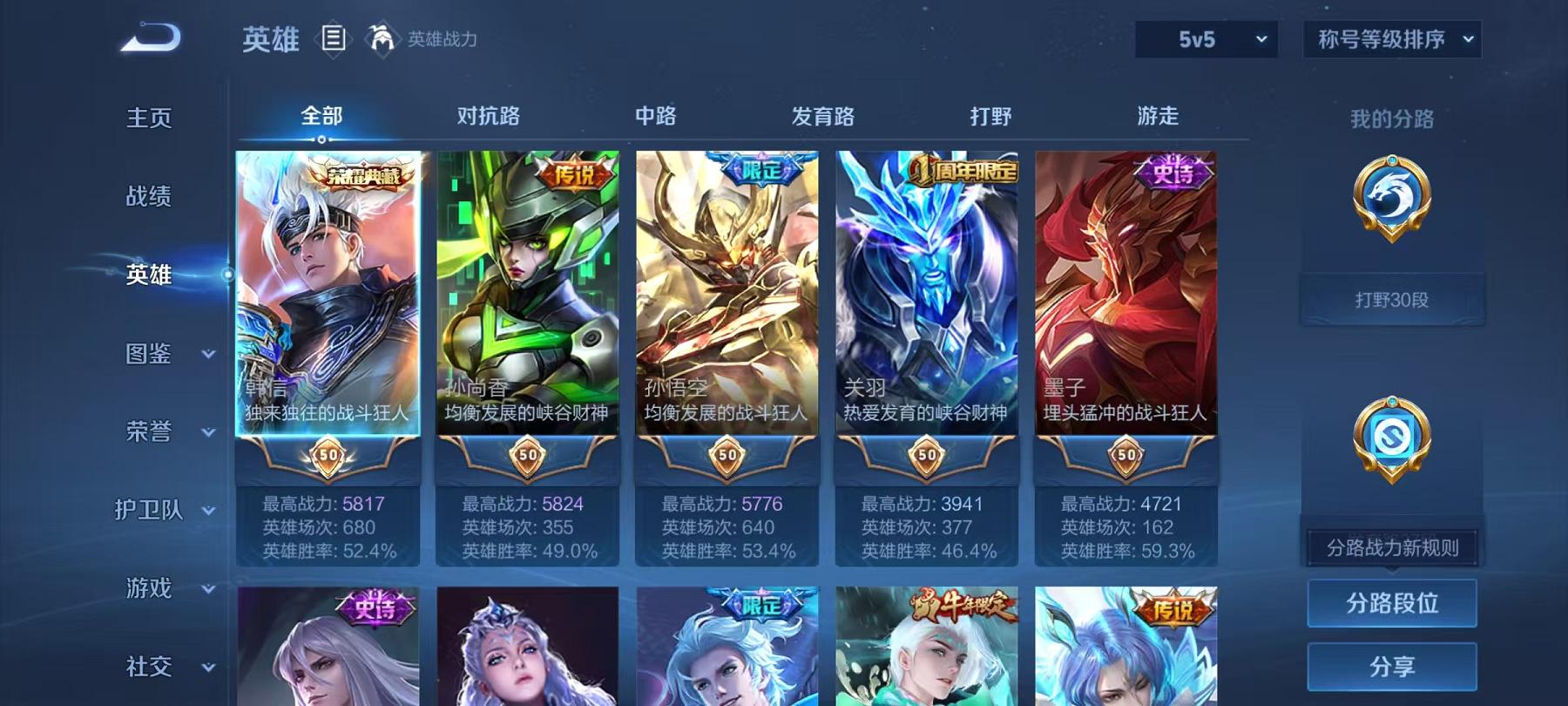Click the level 50 badge on 韩信's card
The width and height of the screenshot is (1568, 706).
point(329,454)
